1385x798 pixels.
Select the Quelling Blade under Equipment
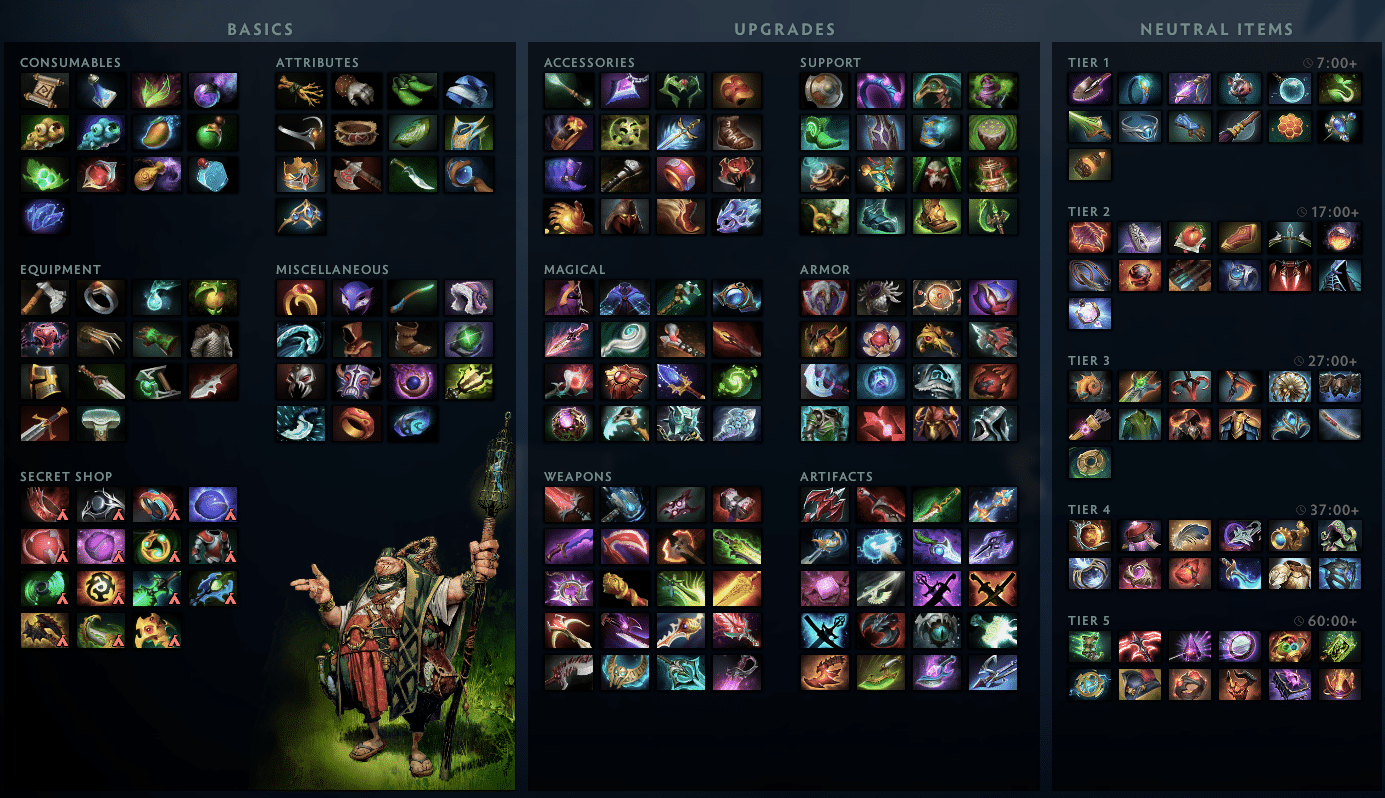tap(45, 297)
